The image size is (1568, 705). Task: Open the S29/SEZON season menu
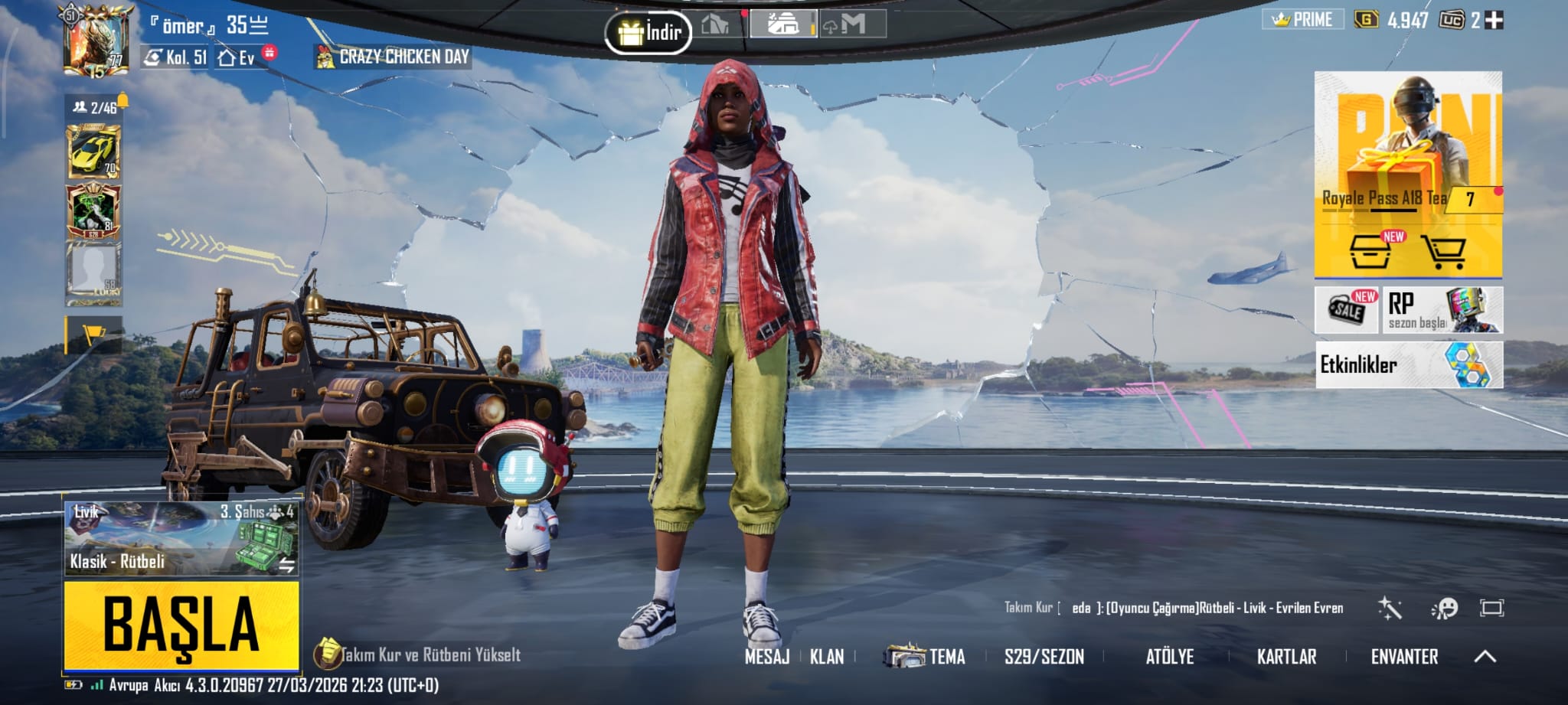pyautogui.click(x=1044, y=657)
